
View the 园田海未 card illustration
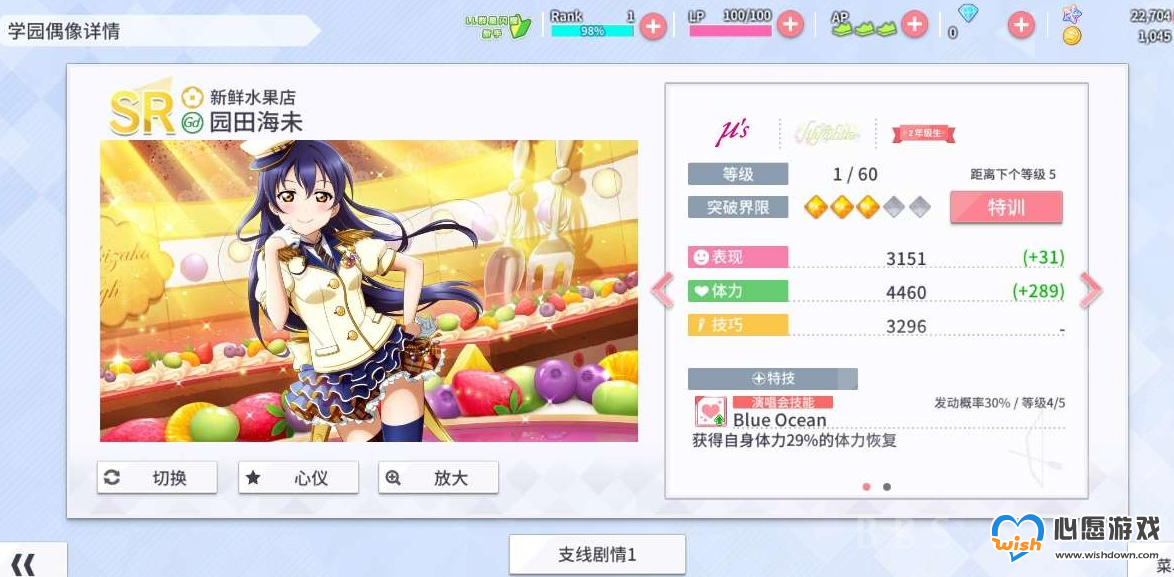pyautogui.click(x=368, y=290)
